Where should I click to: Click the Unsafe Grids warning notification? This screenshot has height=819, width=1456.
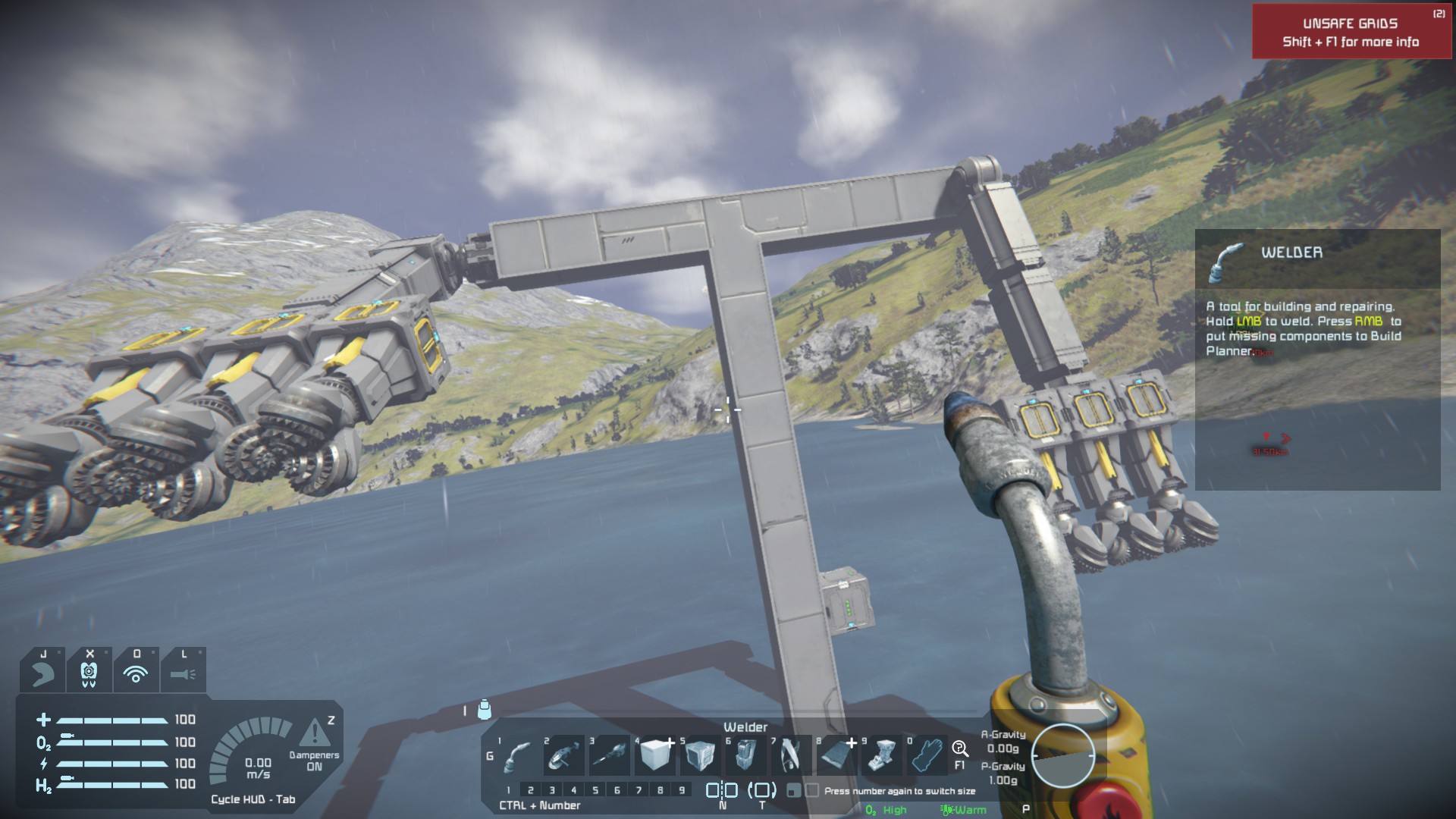(x=1351, y=32)
